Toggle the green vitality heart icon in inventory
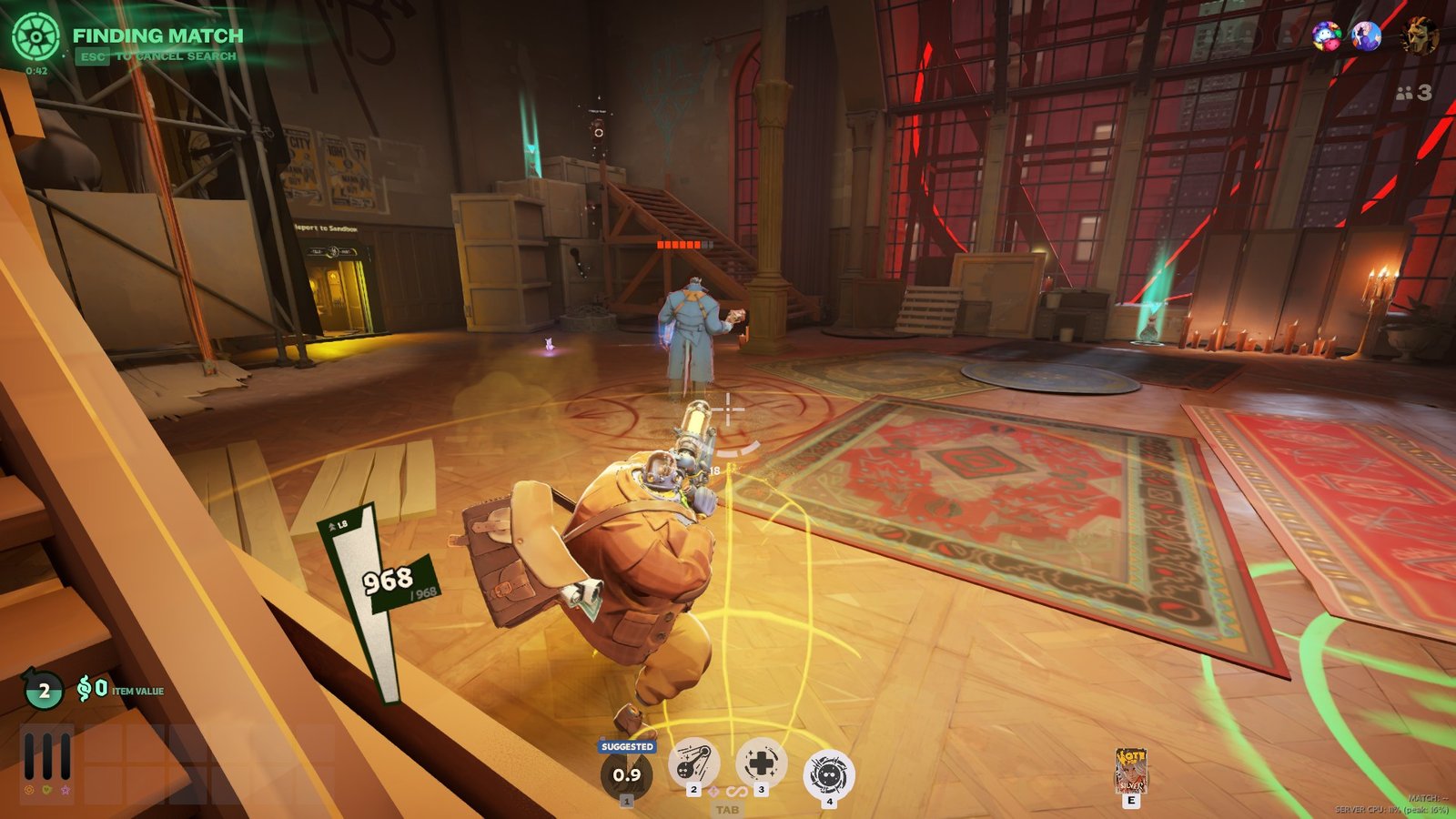The image size is (1456, 819). coord(45,790)
